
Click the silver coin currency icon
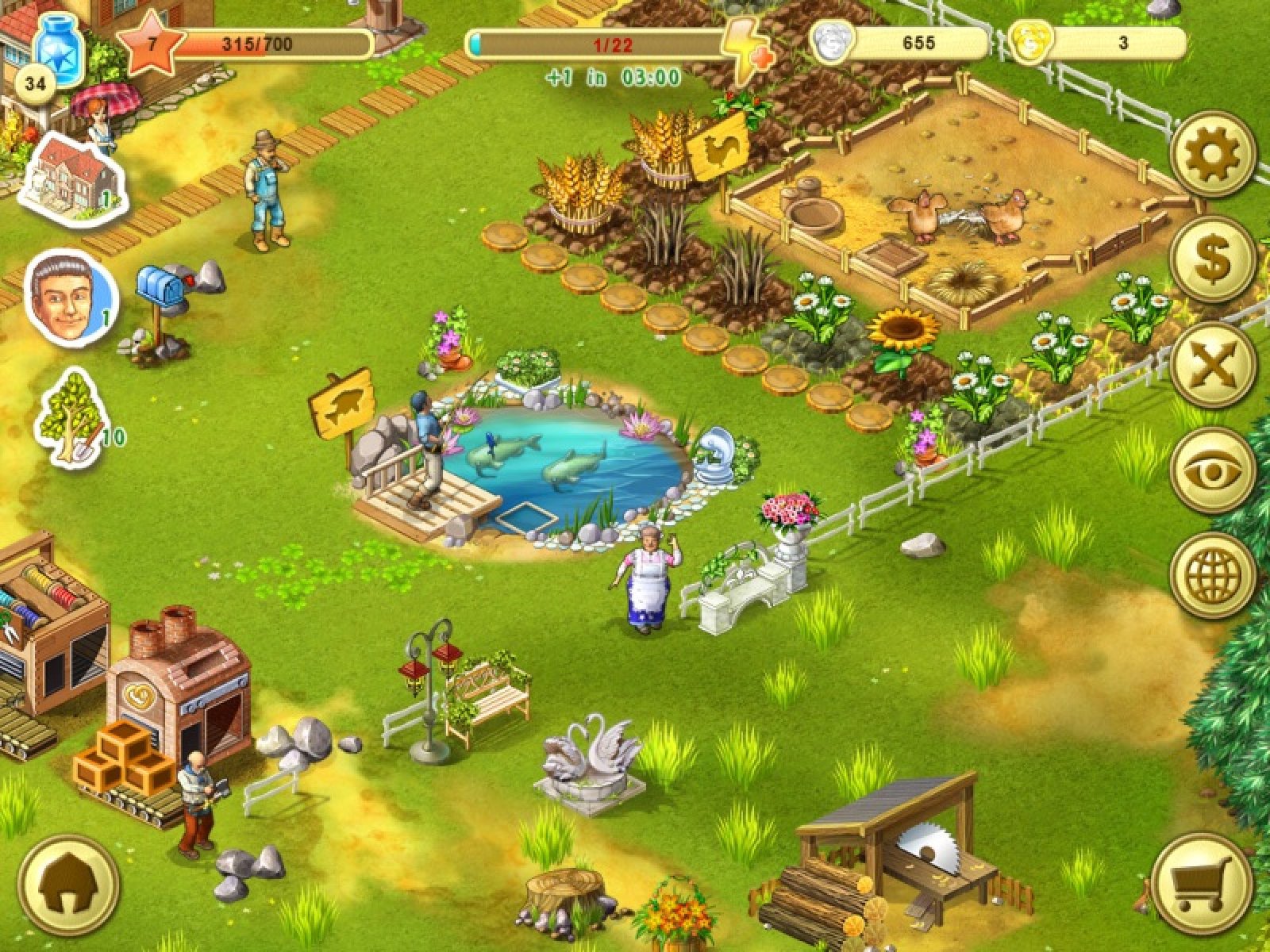pyautogui.click(x=832, y=42)
